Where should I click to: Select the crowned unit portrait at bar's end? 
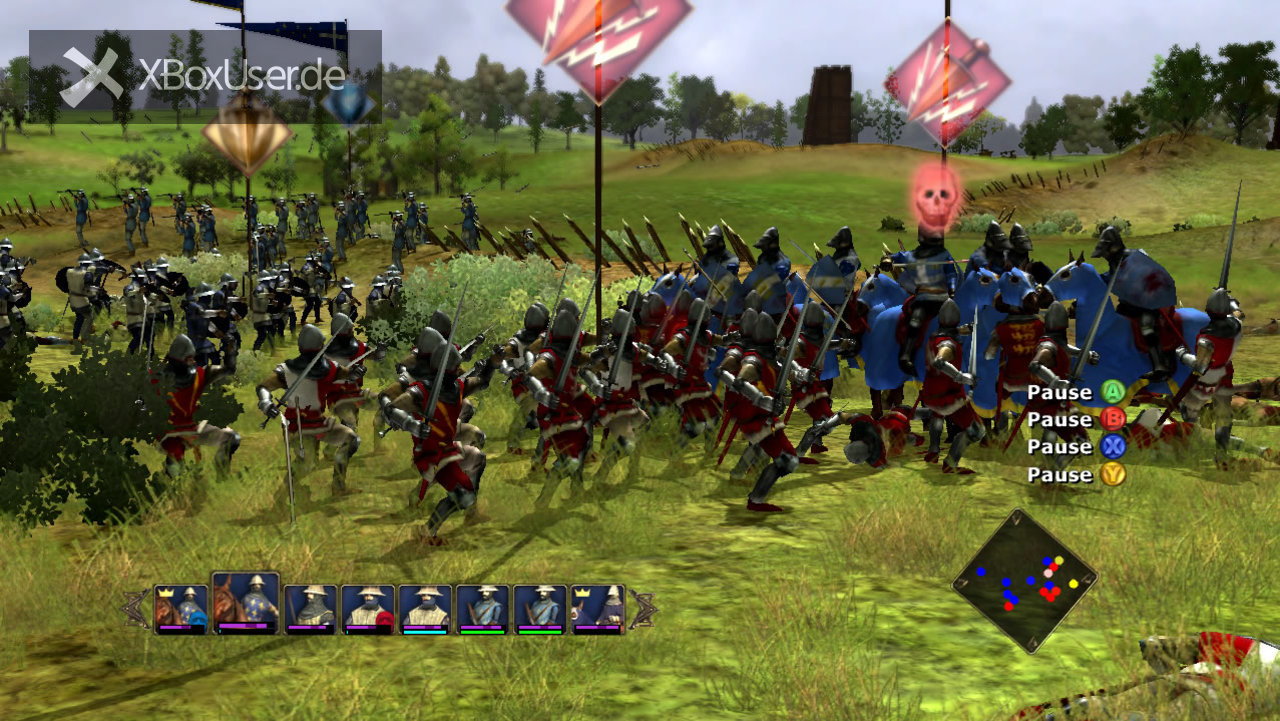point(598,609)
